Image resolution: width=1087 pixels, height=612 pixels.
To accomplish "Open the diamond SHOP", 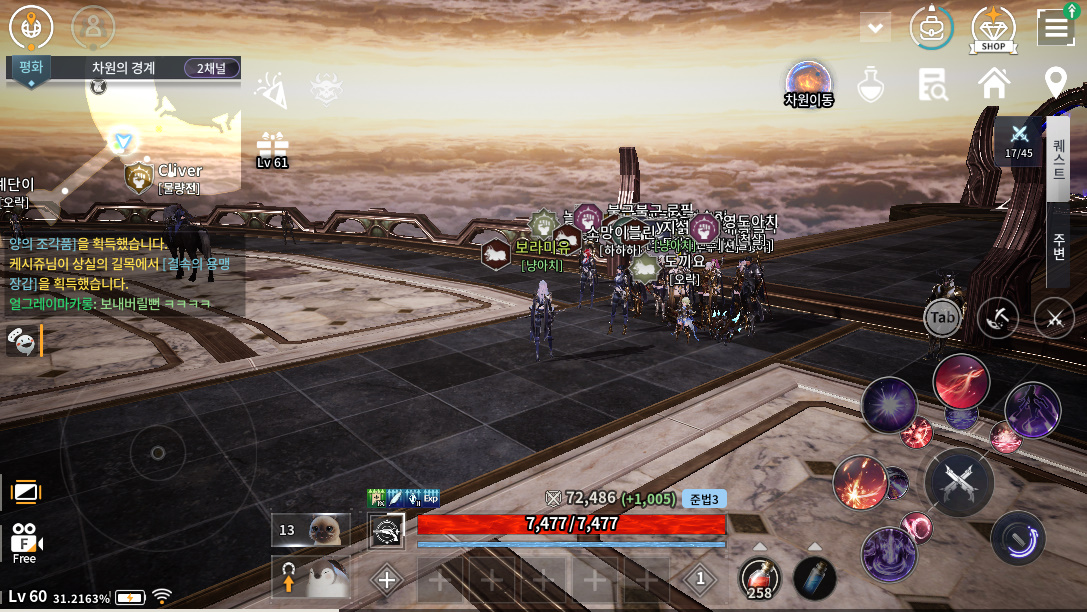I will pos(993,30).
